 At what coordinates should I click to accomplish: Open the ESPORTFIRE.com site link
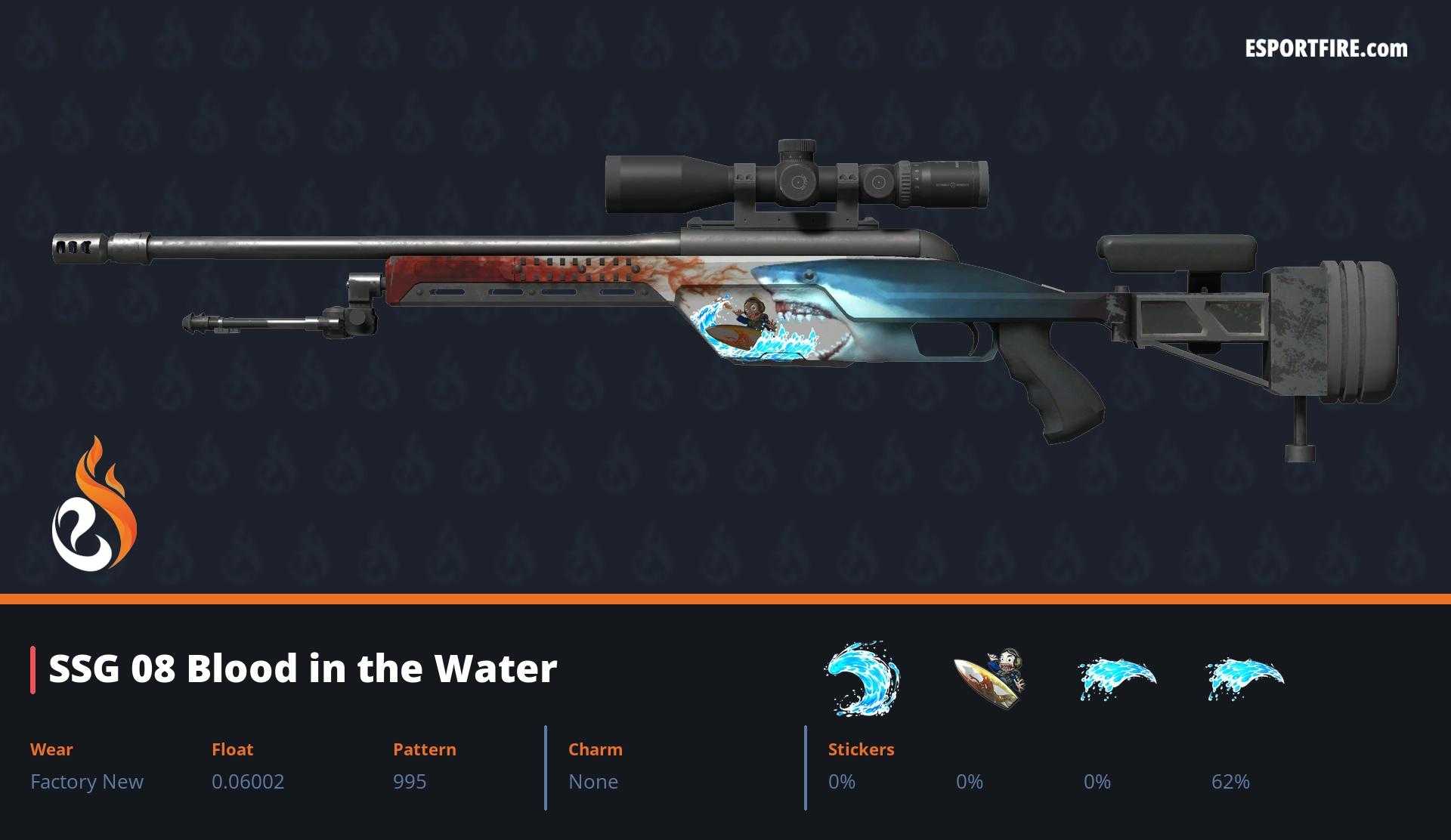coord(1326,49)
